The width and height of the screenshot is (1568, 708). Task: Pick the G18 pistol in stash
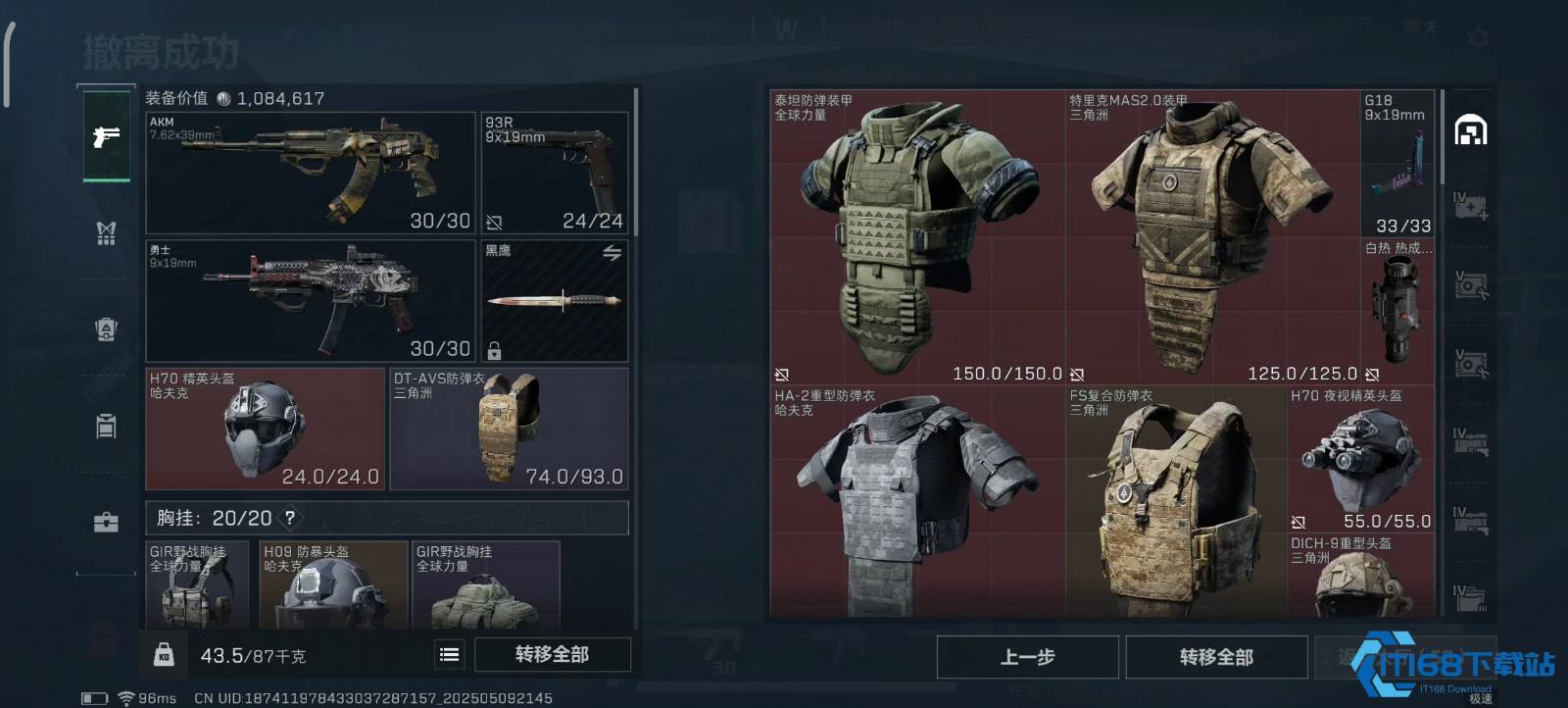click(1397, 163)
